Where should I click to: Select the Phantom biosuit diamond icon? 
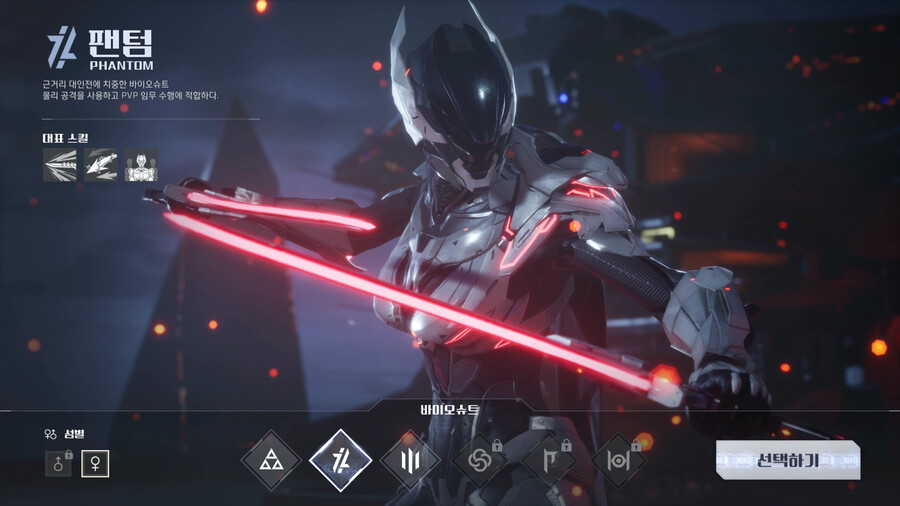340,460
